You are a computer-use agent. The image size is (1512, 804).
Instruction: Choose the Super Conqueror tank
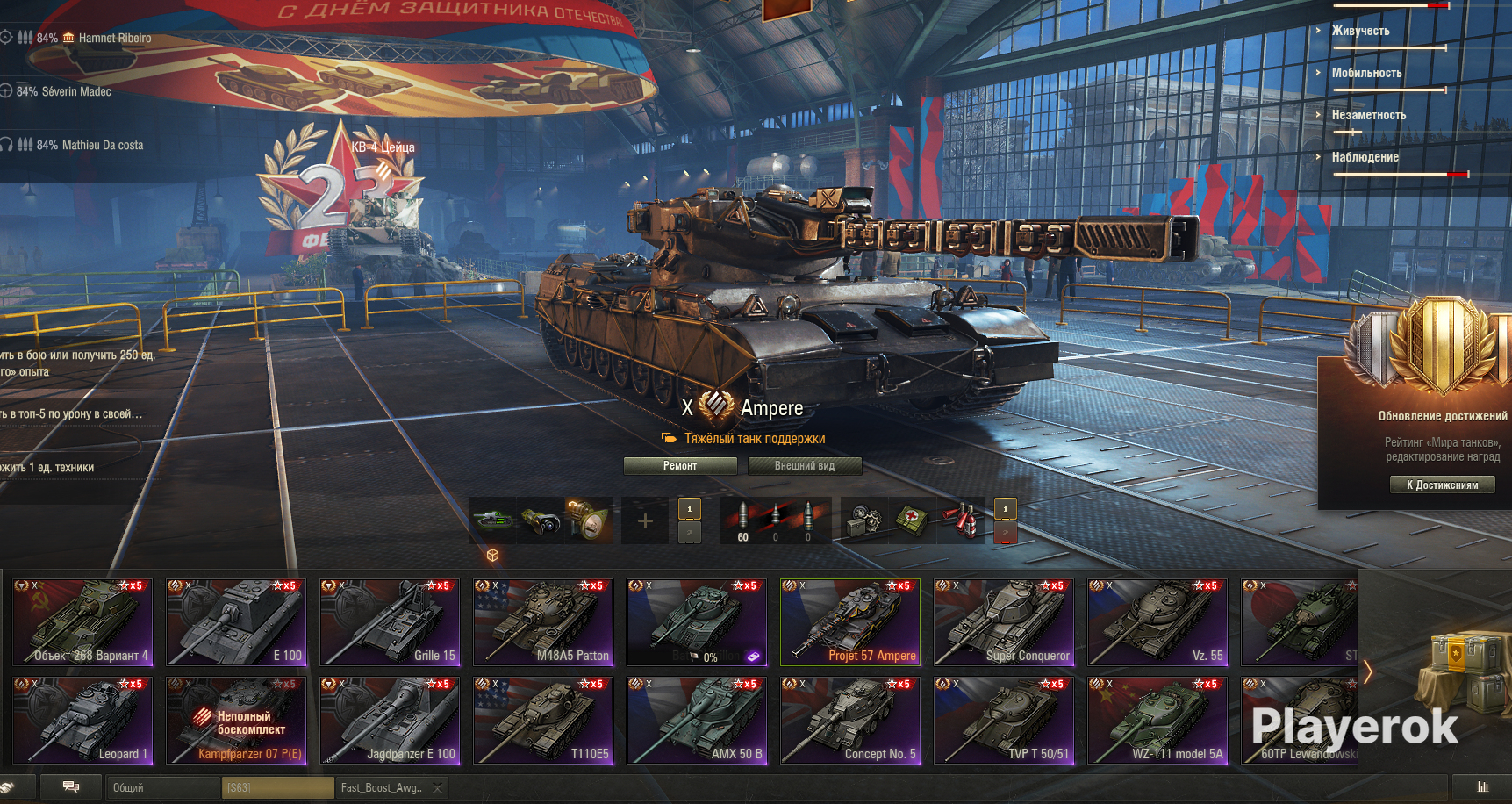pos(1003,622)
